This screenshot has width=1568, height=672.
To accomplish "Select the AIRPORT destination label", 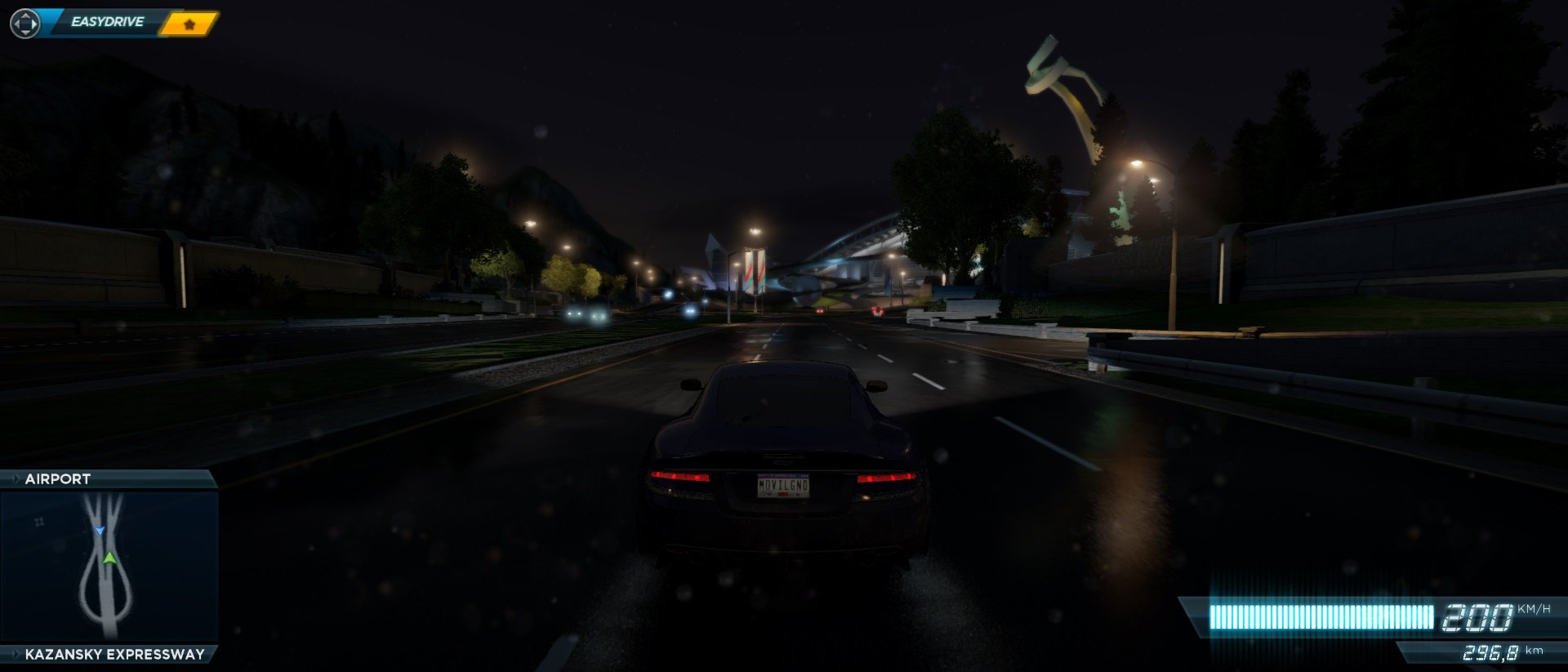I will click(x=56, y=479).
